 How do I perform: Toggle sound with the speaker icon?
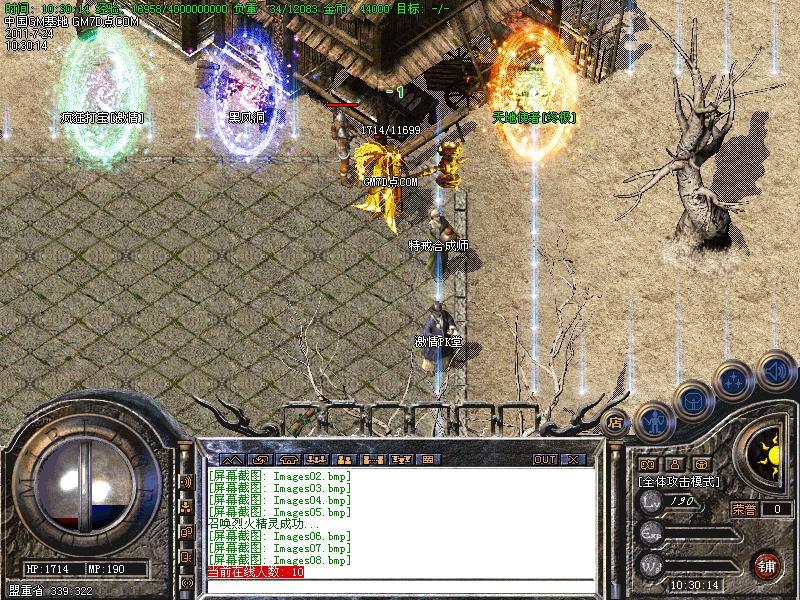pos(775,370)
